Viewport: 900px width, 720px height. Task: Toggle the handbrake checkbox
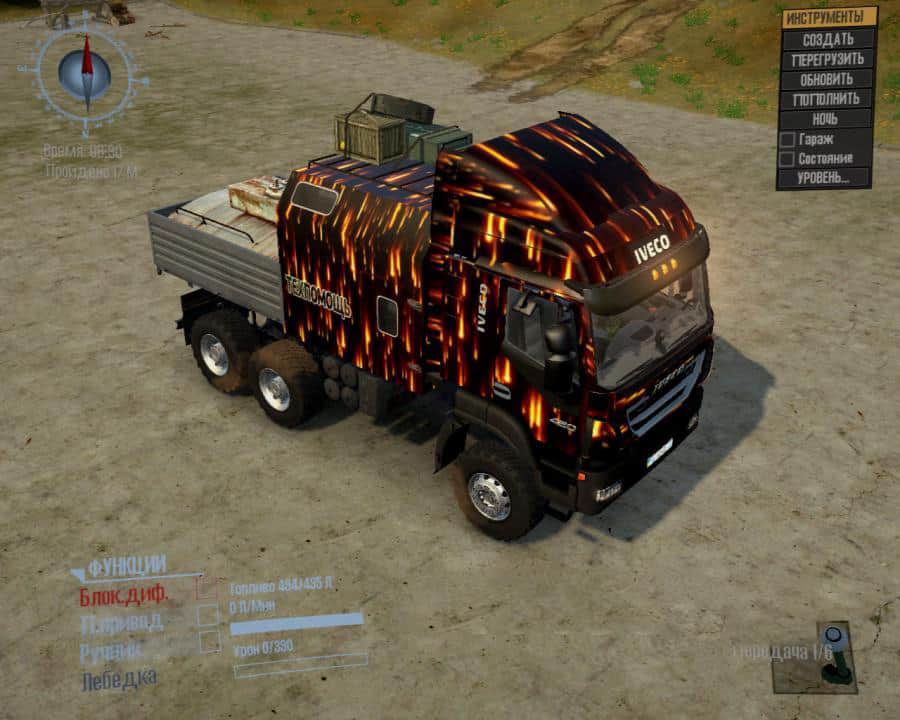pos(209,643)
